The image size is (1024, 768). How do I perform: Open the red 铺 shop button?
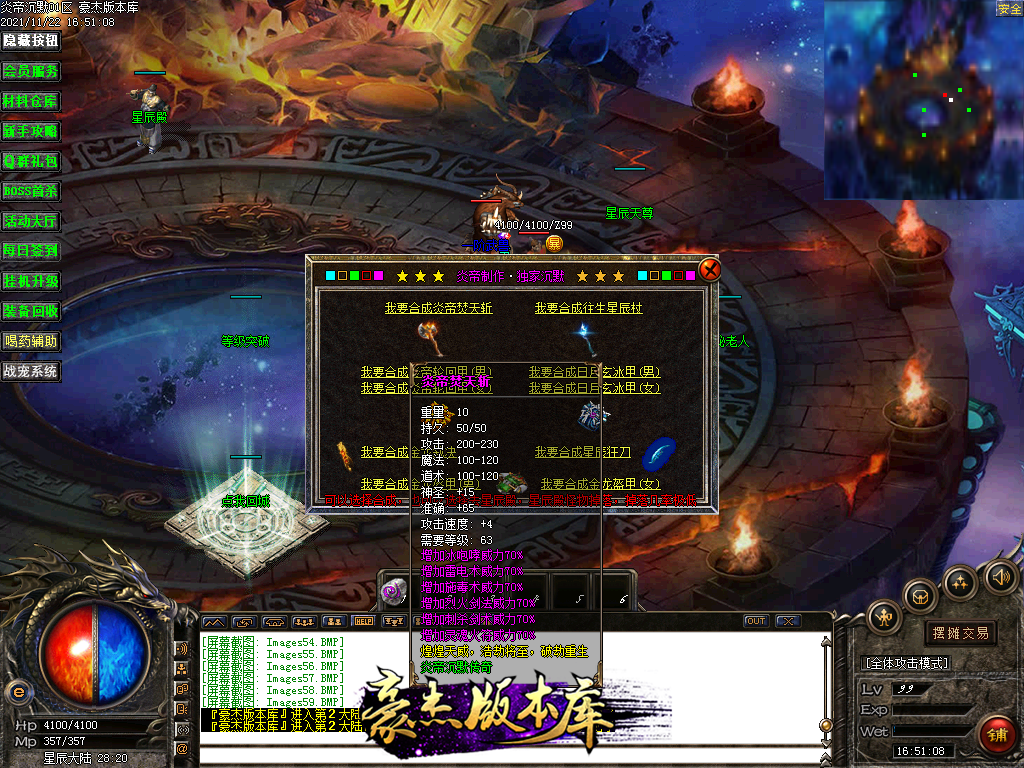point(996,735)
